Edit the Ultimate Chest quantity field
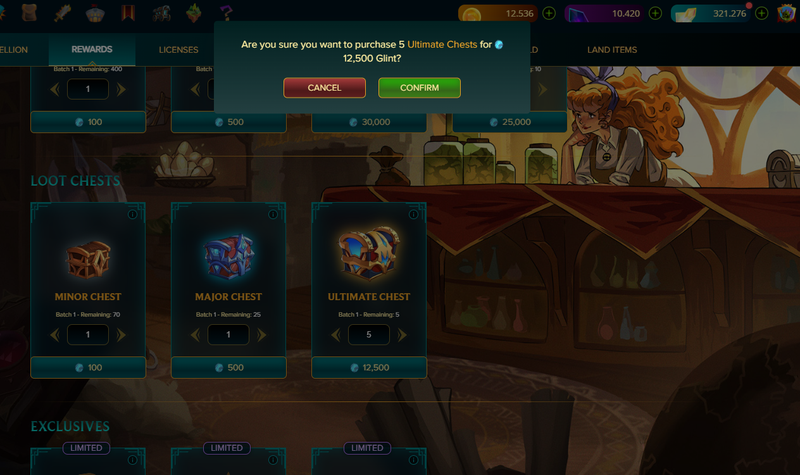 [369, 335]
